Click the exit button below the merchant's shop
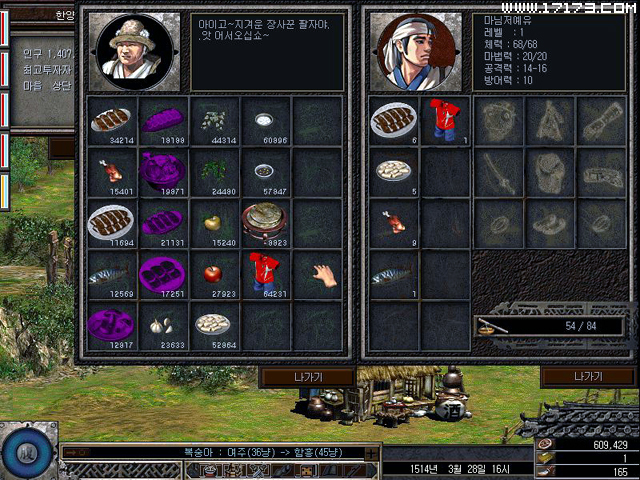This screenshot has width=640, height=480. coord(307,376)
